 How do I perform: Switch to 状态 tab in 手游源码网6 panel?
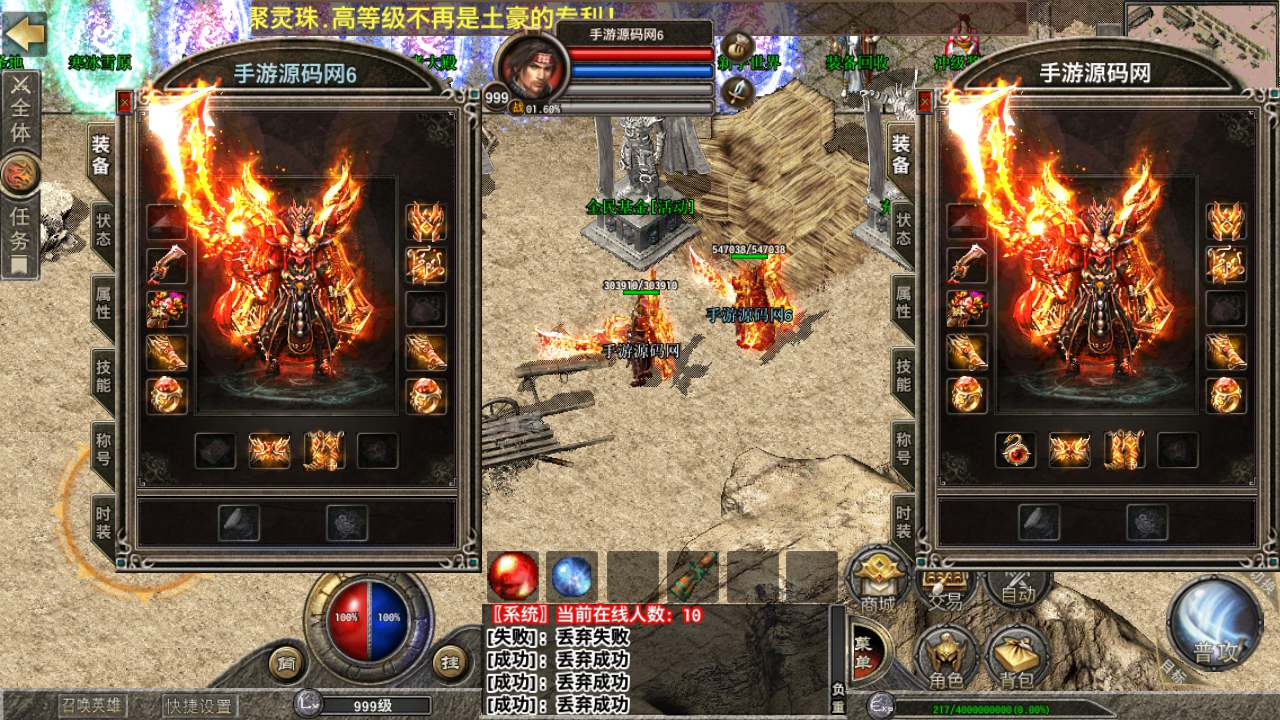103,230
